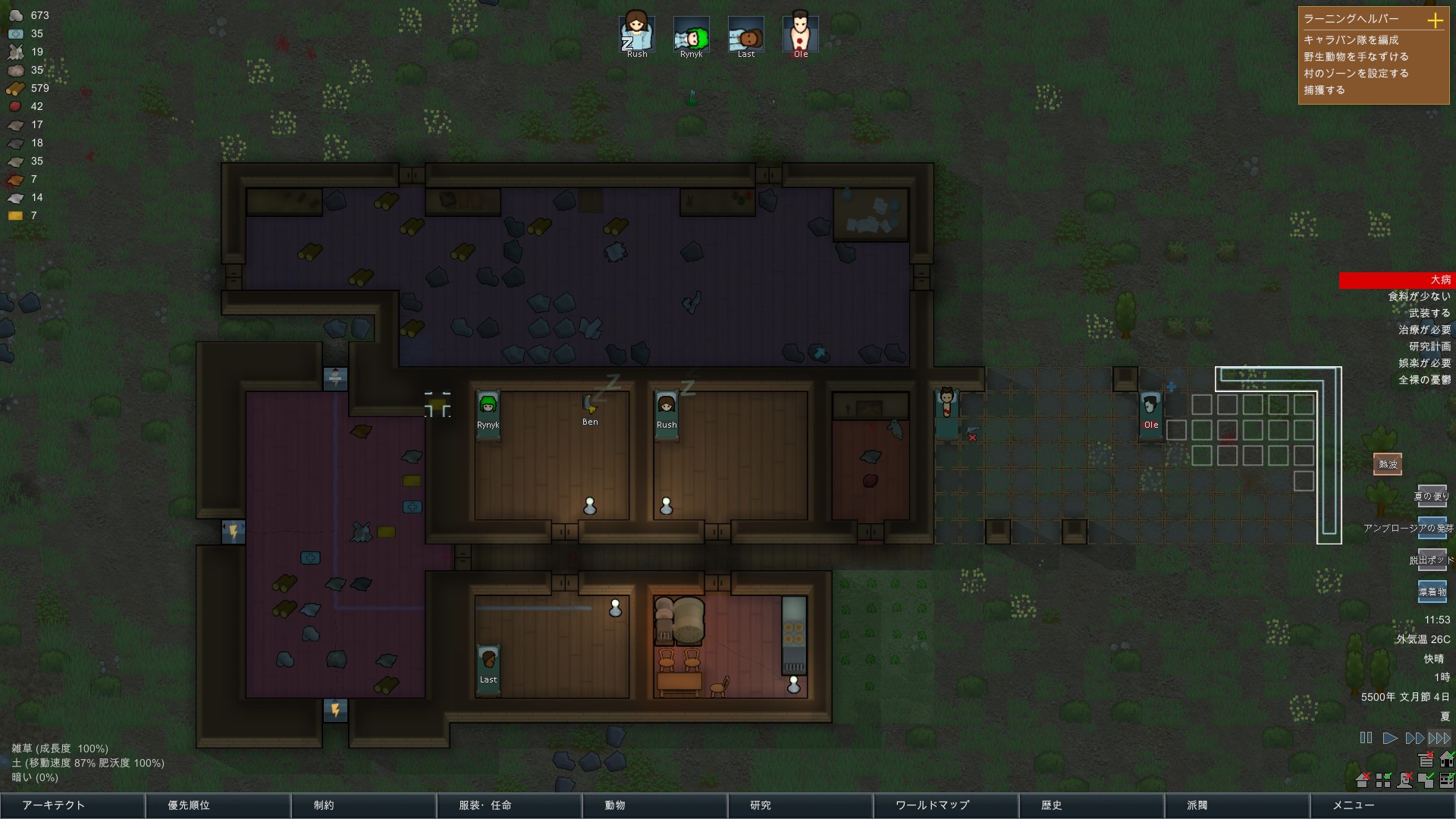Open the 脱出ポッド event envelope
The height and width of the screenshot is (819, 1456).
(x=1432, y=559)
